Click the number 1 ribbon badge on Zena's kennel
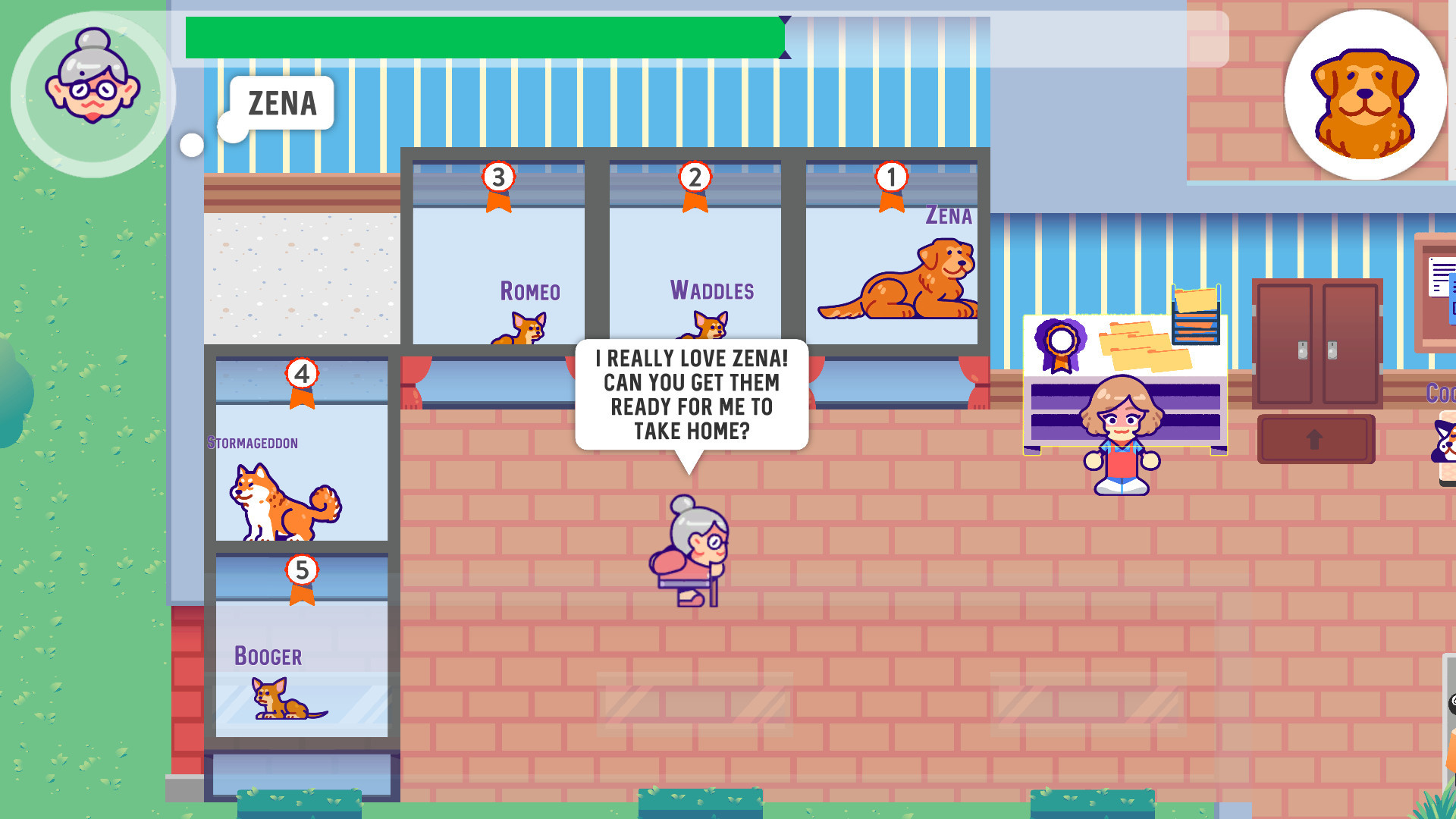1456x819 pixels. [x=892, y=178]
